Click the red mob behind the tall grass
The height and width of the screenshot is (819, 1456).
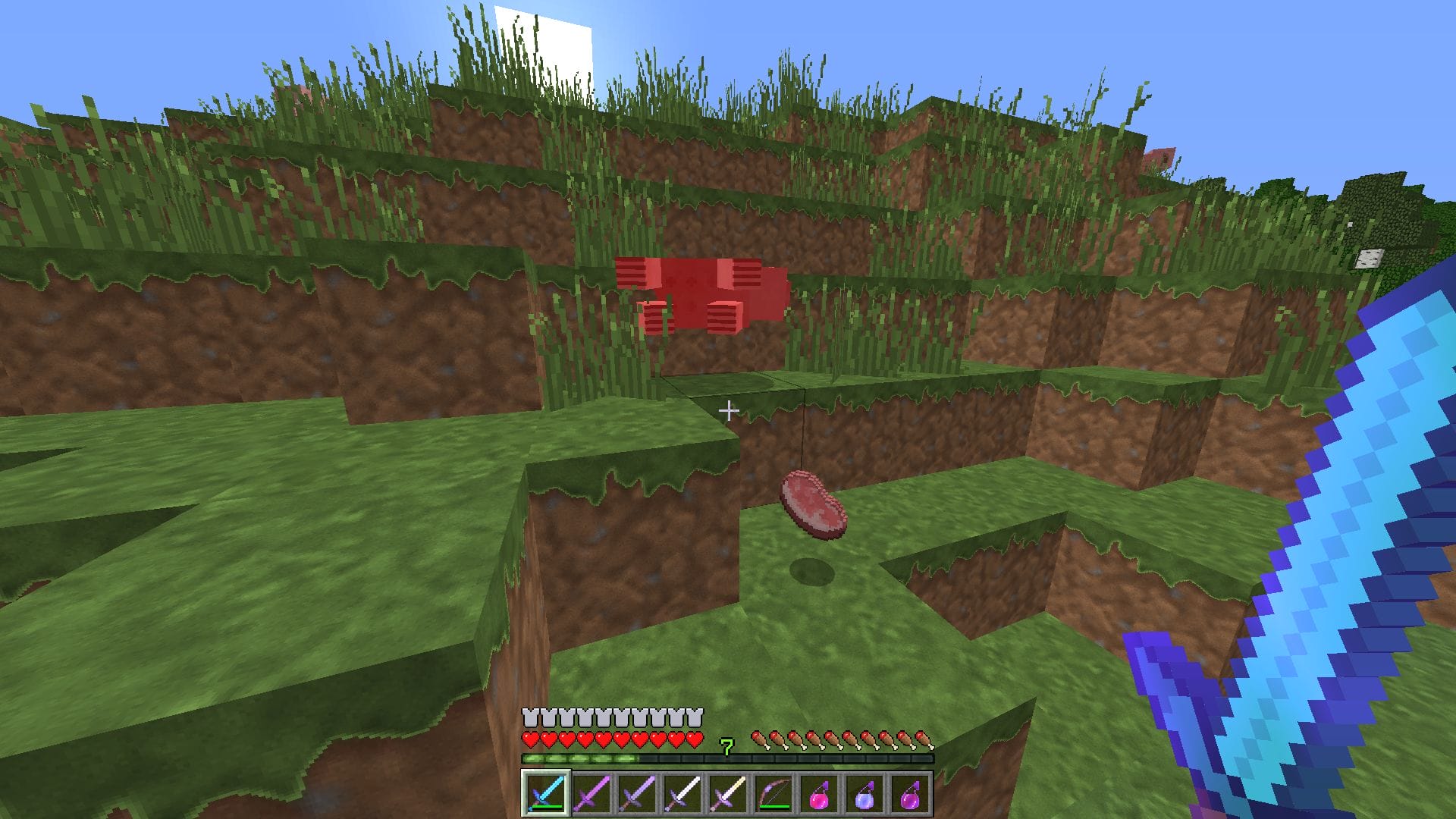click(x=701, y=296)
